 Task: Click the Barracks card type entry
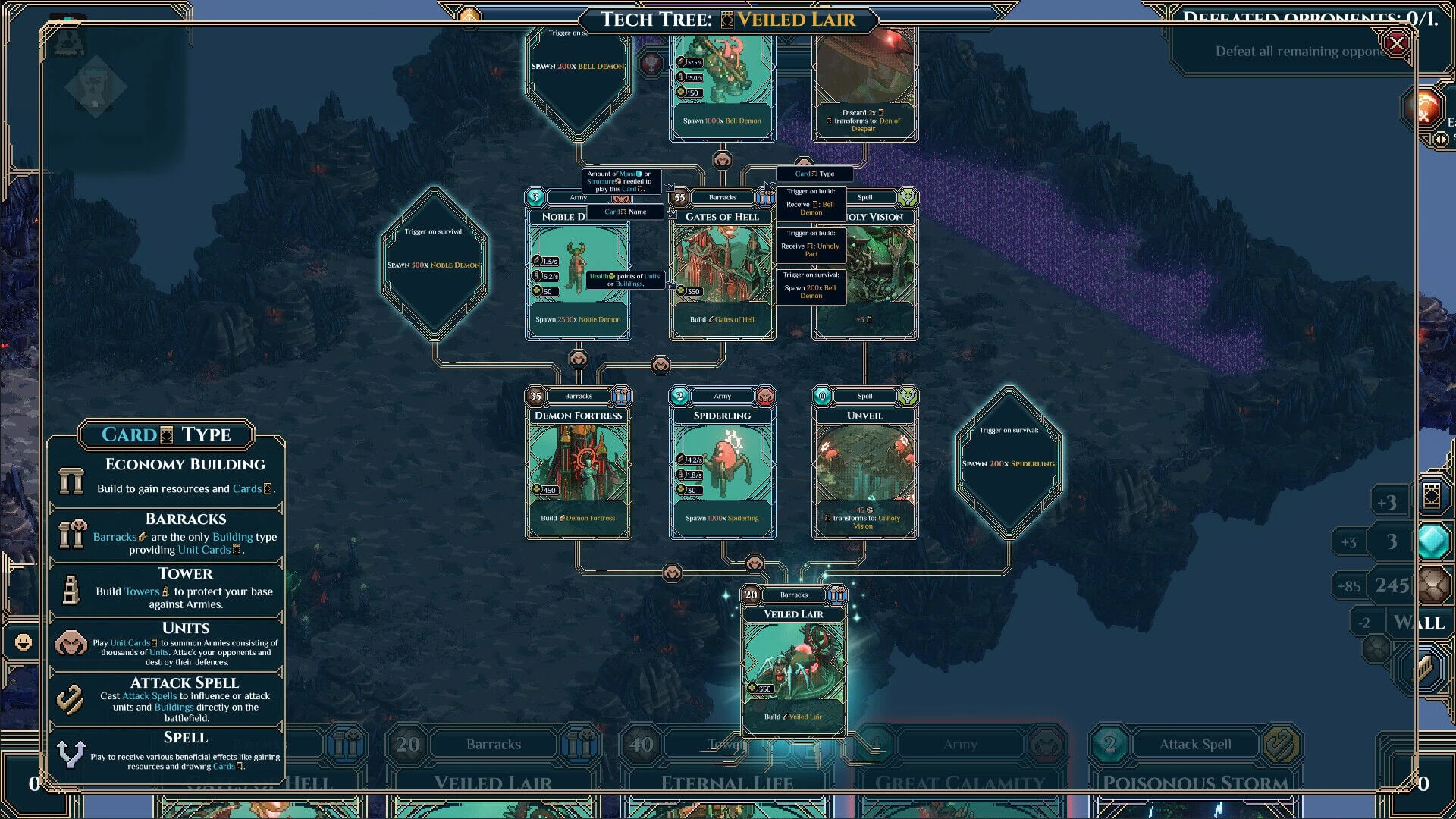[x=166, y=534]
